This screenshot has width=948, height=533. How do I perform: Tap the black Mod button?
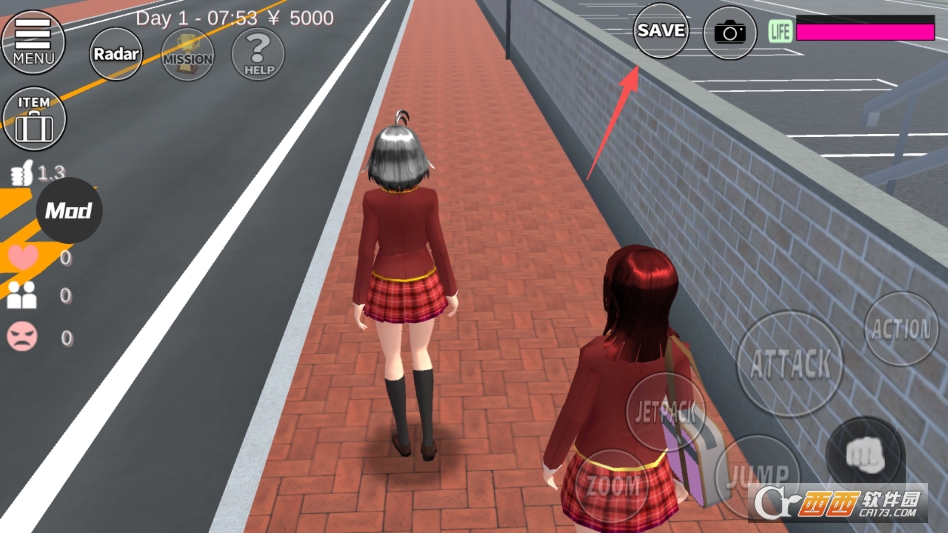coord(69,210)
